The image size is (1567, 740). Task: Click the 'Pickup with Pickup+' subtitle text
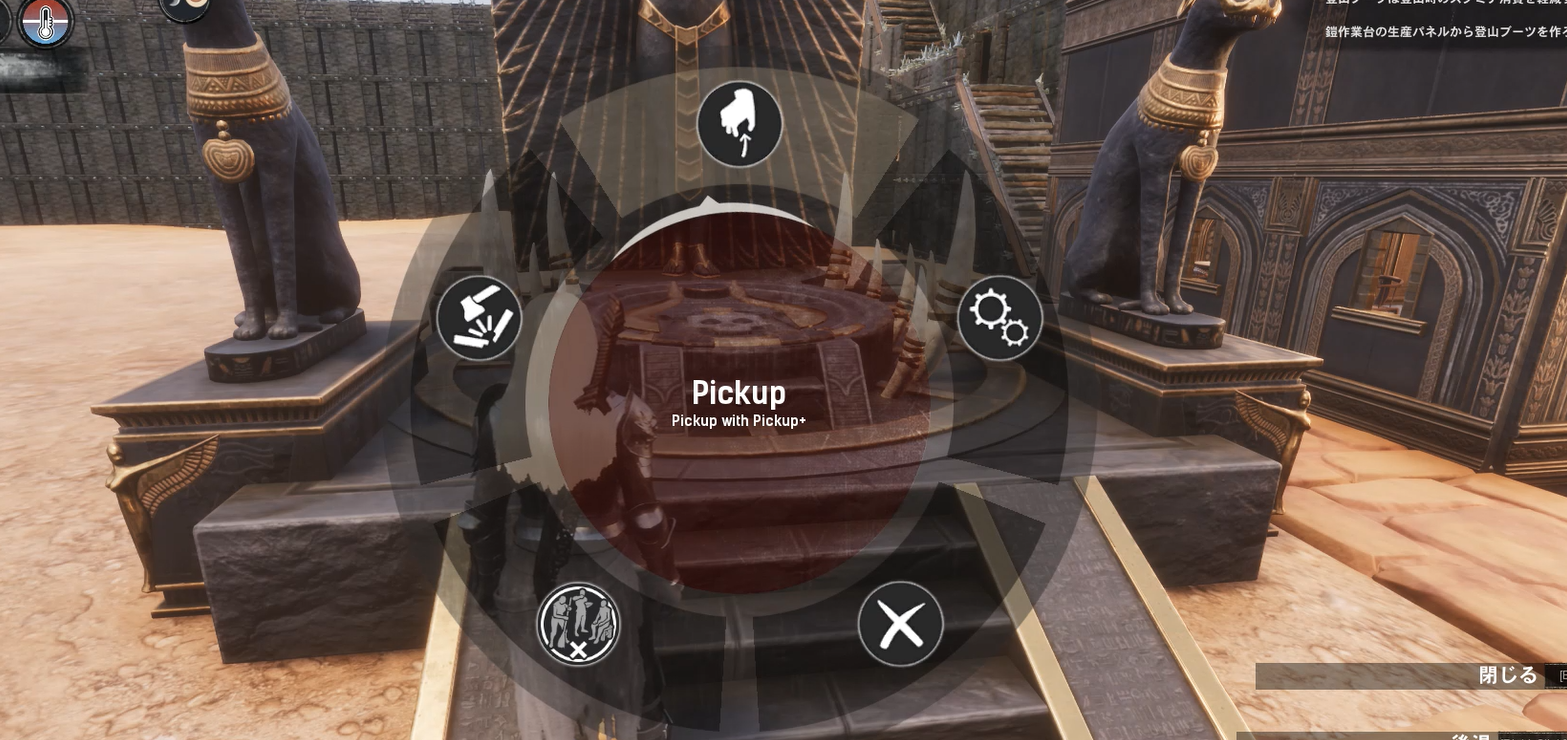[737, 420]
